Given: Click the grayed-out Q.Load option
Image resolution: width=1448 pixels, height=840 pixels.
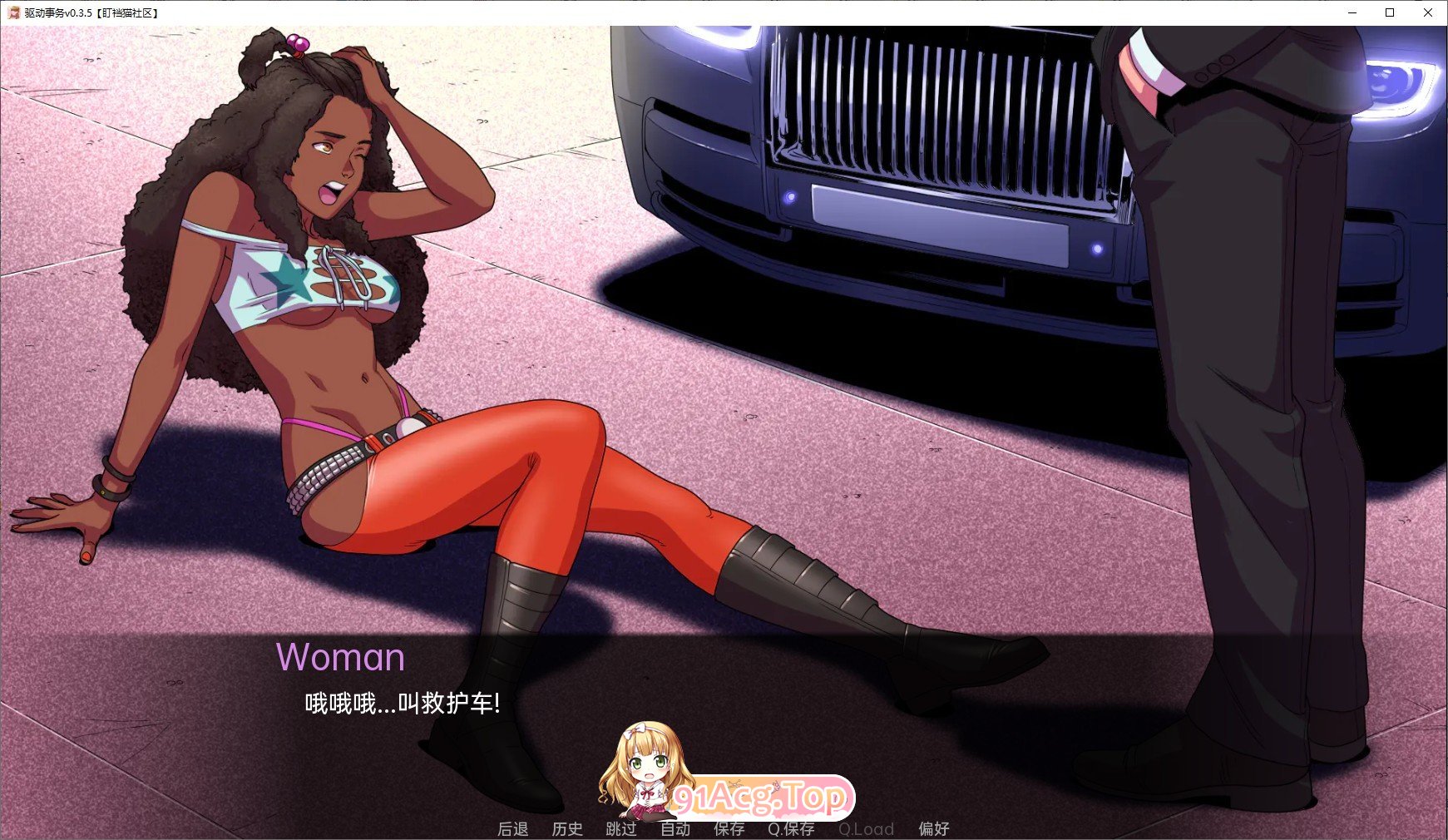Looking at the screenshot, I should coord(867,828).
